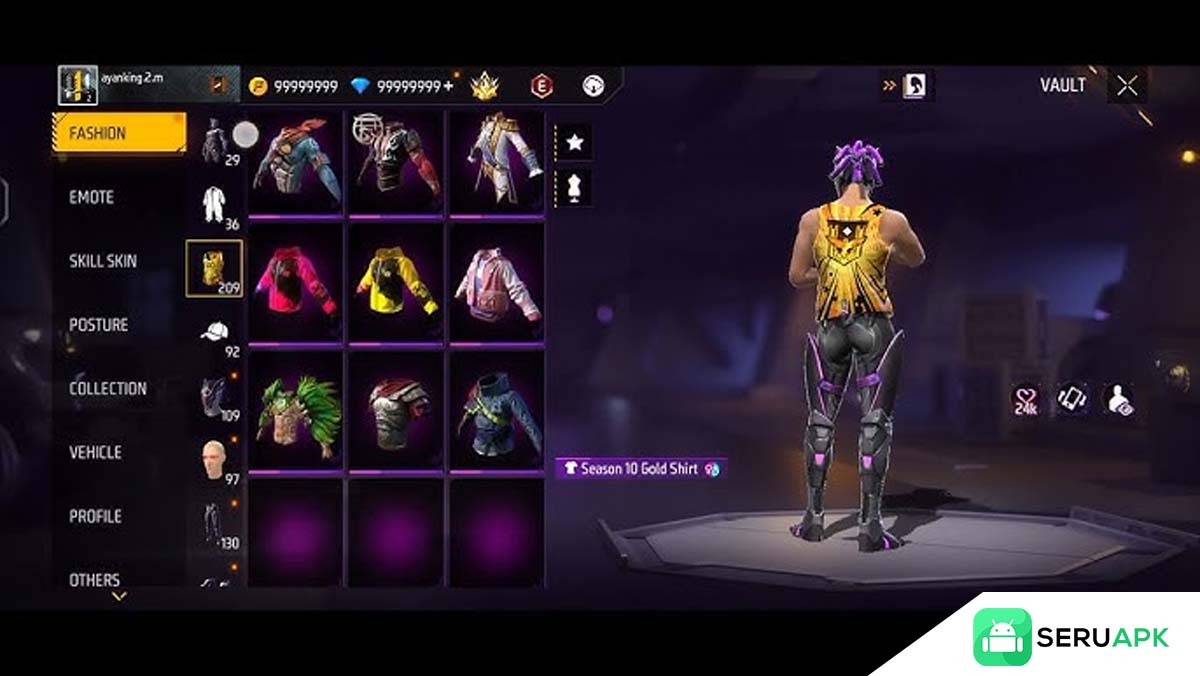1200x676 pixels.
Task: Close the vault with the X button
Action: coord(1127,86)
